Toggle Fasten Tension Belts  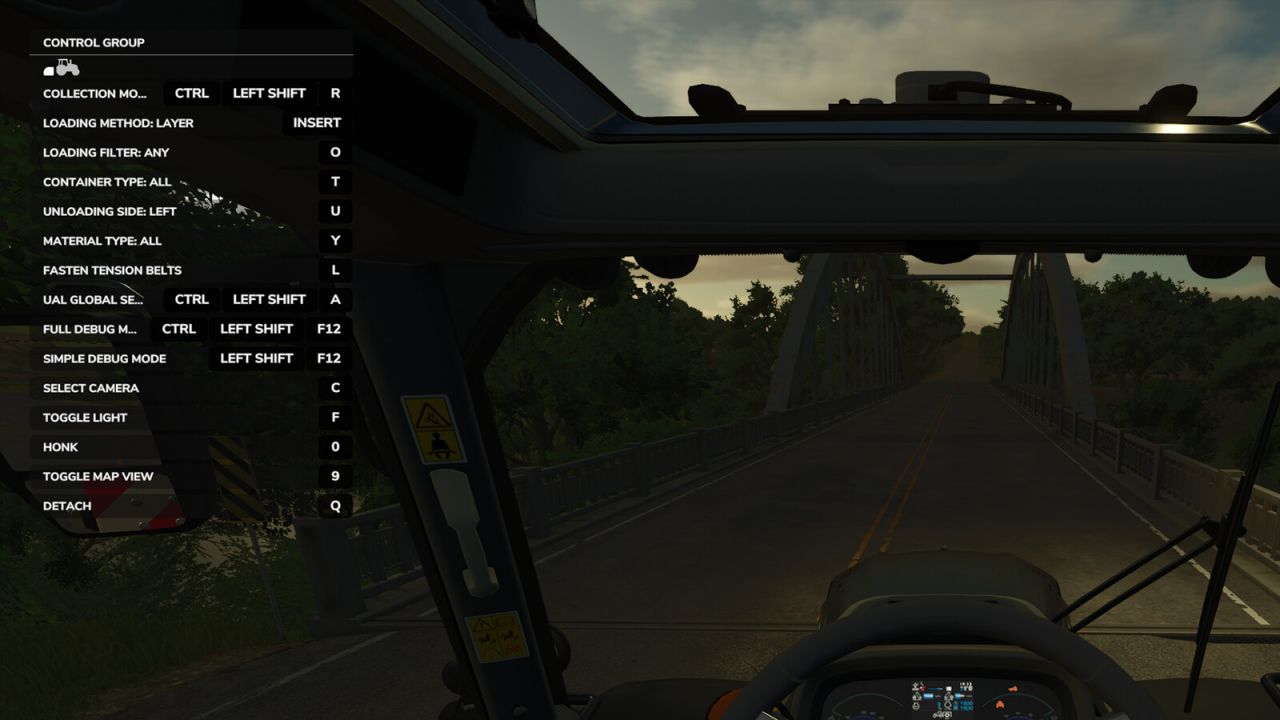point(111,270)
